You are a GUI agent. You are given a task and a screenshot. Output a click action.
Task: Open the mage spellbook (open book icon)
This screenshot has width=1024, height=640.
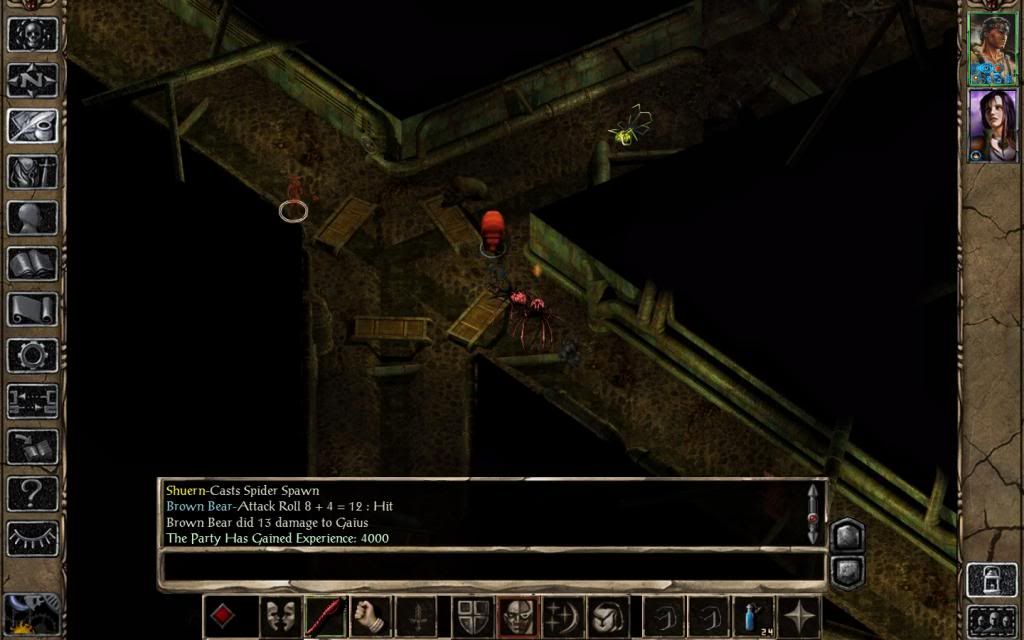[x=32, y=264]
